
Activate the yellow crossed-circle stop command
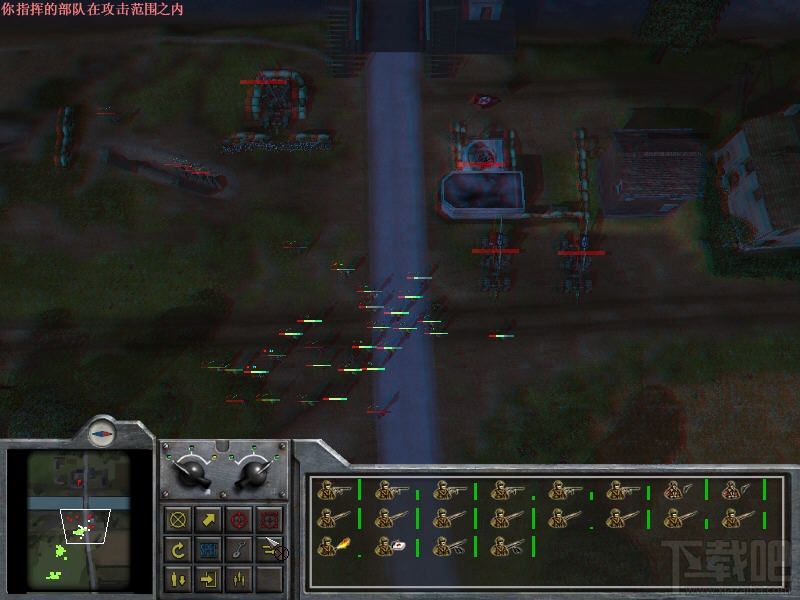pos(179,520)
